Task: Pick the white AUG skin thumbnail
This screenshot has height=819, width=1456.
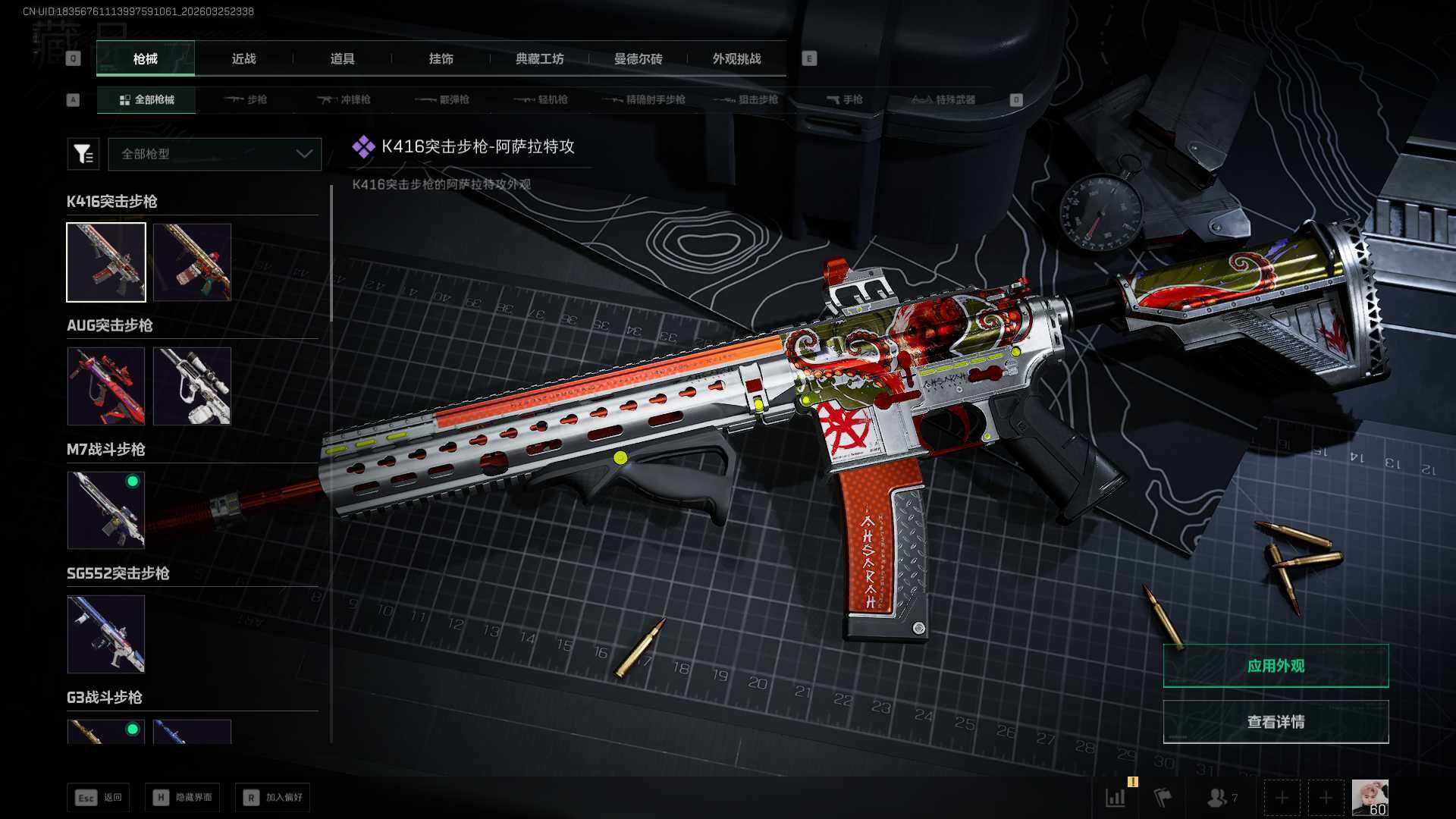Action: (192, 386)
